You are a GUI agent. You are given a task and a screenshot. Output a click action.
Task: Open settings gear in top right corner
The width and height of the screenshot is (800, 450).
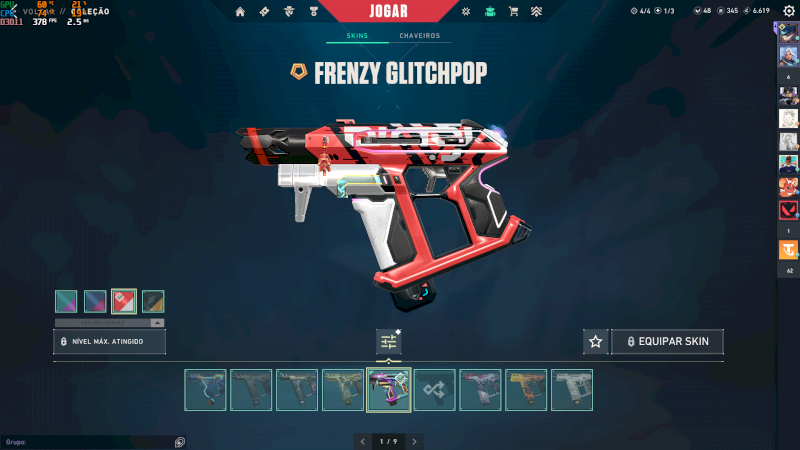[788, 11]
